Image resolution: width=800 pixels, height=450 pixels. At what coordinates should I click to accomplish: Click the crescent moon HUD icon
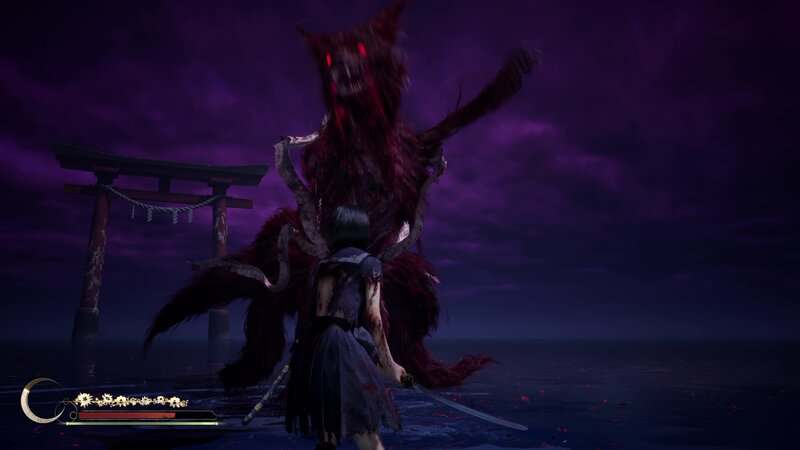click(37, 400)
